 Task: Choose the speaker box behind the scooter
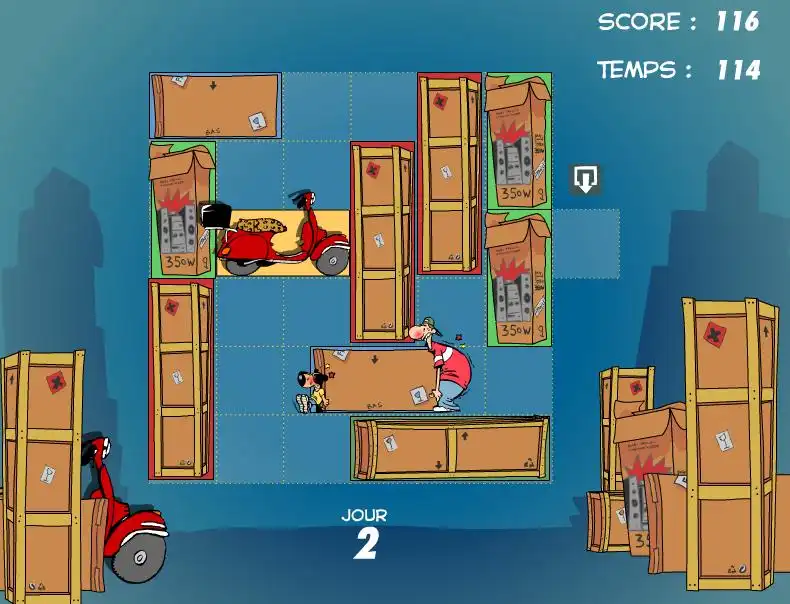click(x=182, y=208)
